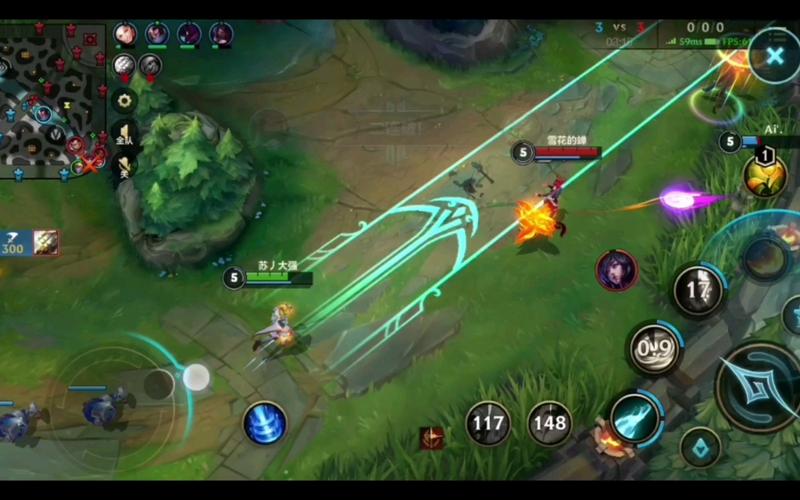
Task: Use the blue ward trinket button
Action: [x=700, y=447]
